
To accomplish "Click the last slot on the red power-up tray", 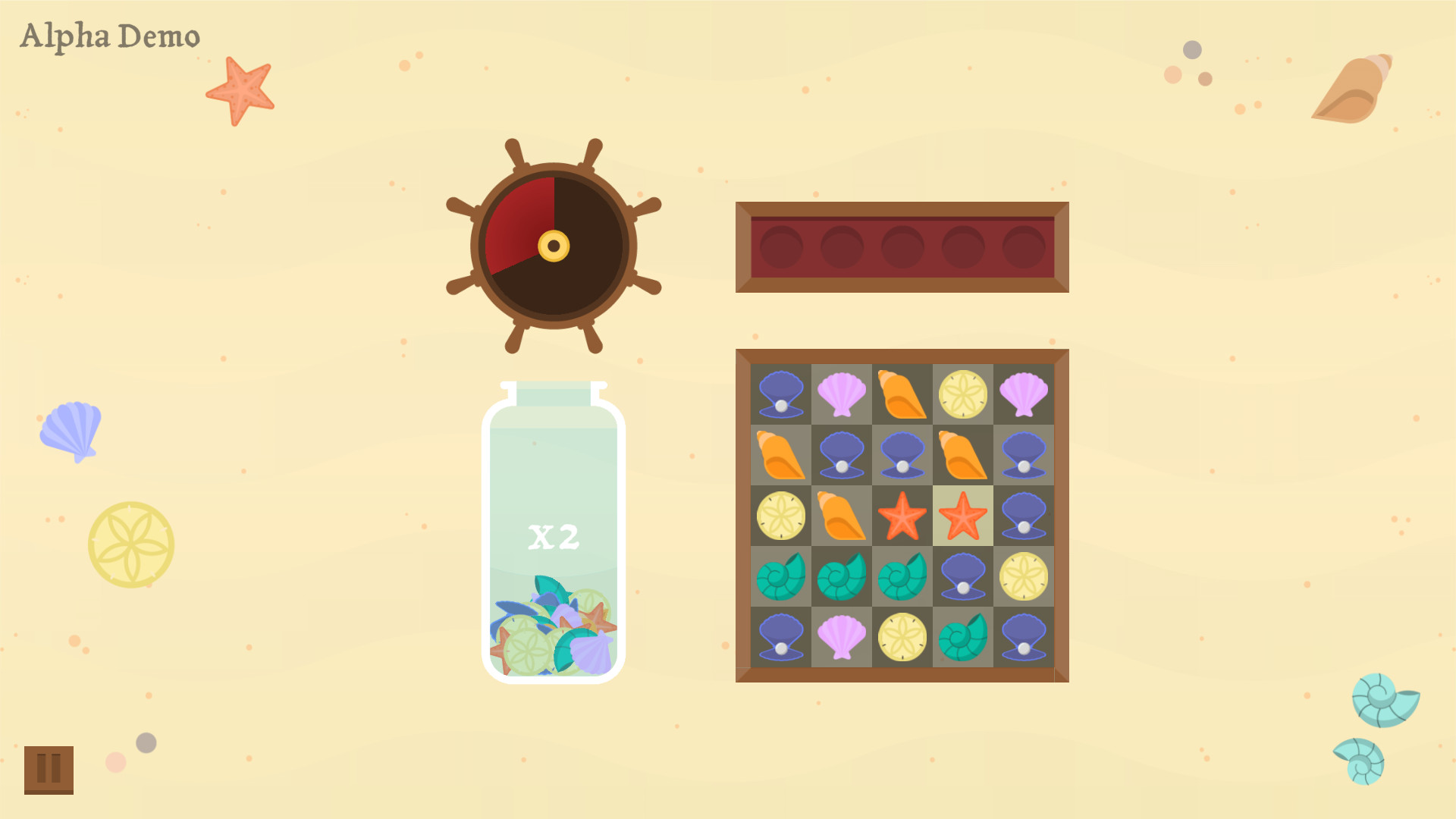I will click(1023, 246).
